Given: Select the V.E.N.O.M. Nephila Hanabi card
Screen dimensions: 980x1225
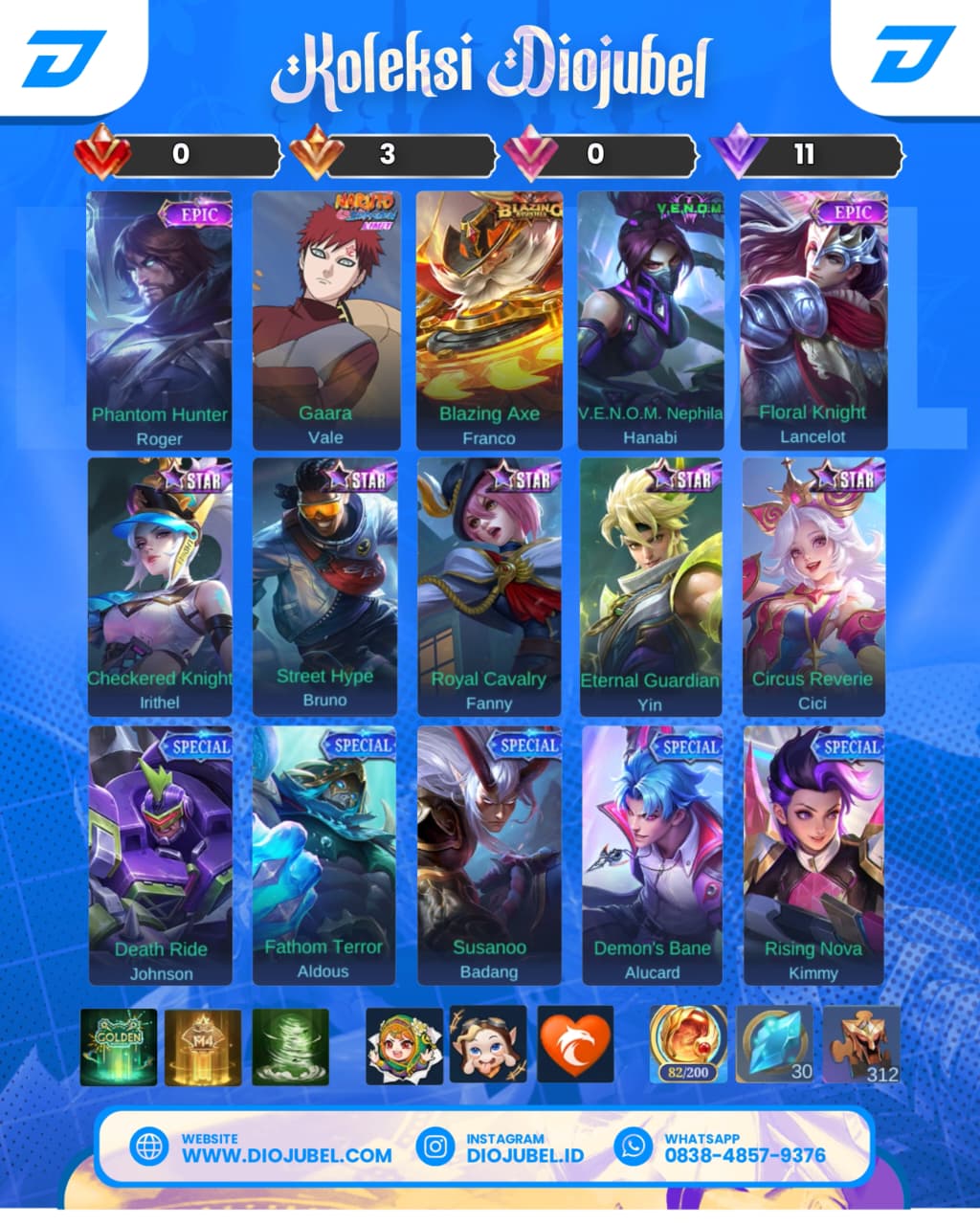Looking at the screenshot, I should pyautogui.click(x=651, y=321).
